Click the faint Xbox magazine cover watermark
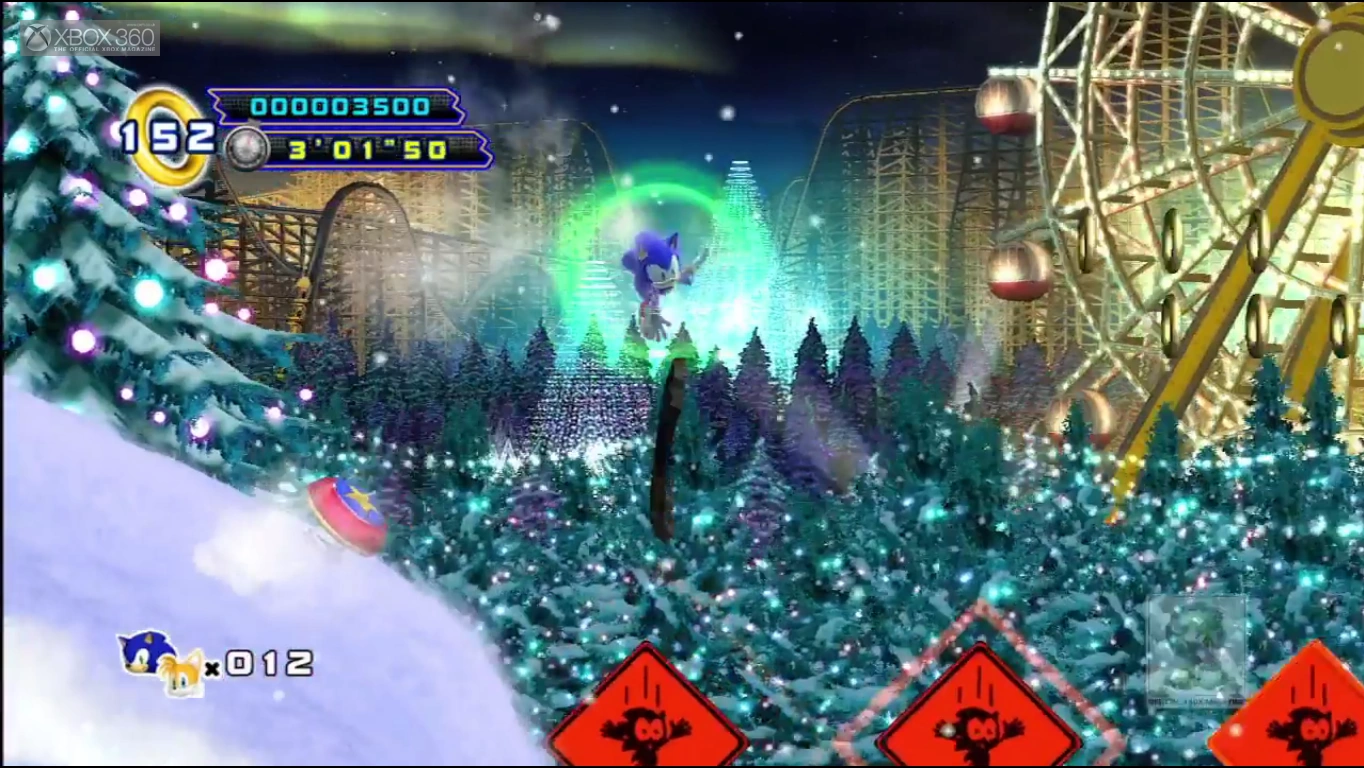 coord(1196,648)
